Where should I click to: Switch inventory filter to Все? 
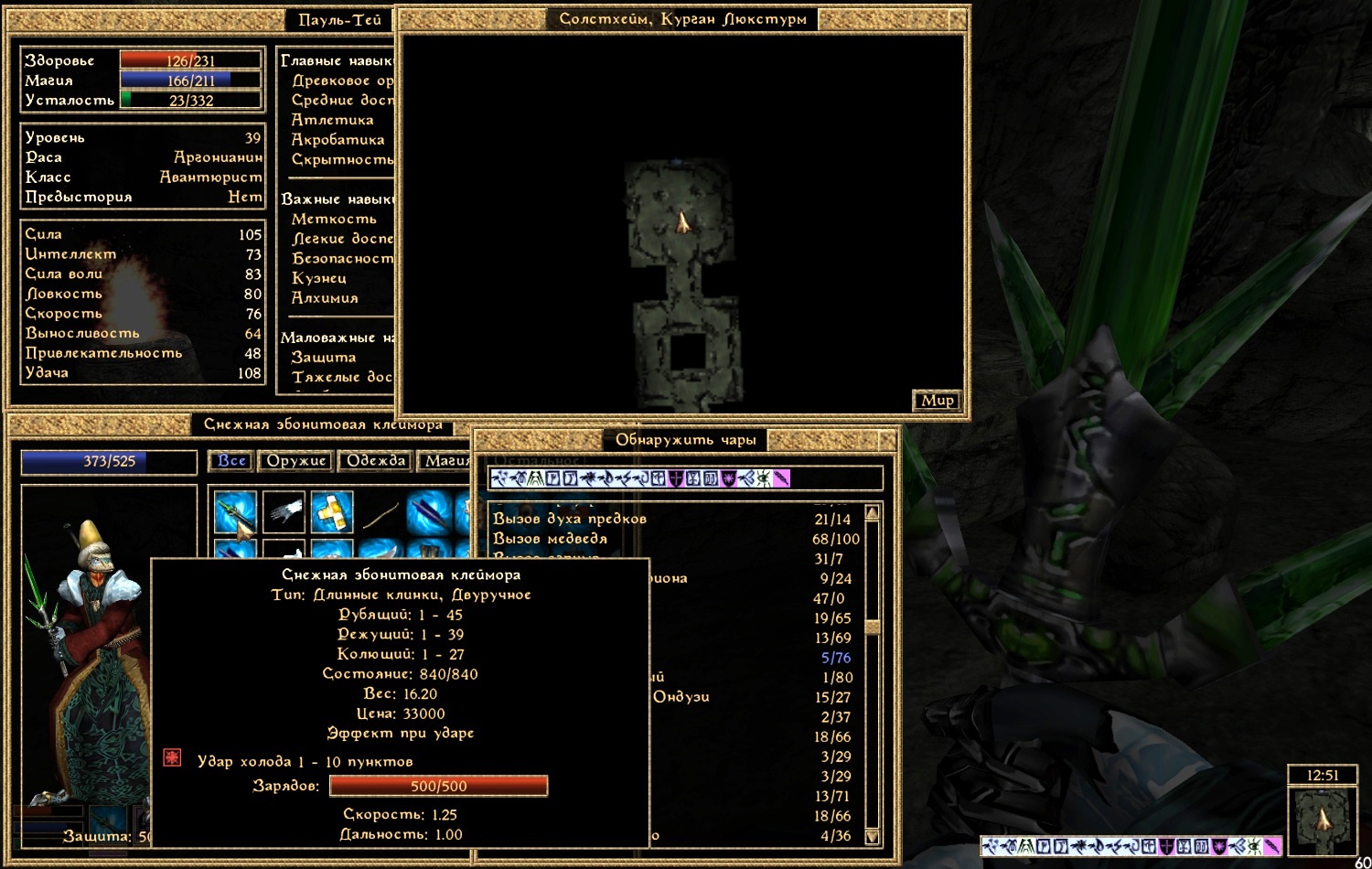231,461
